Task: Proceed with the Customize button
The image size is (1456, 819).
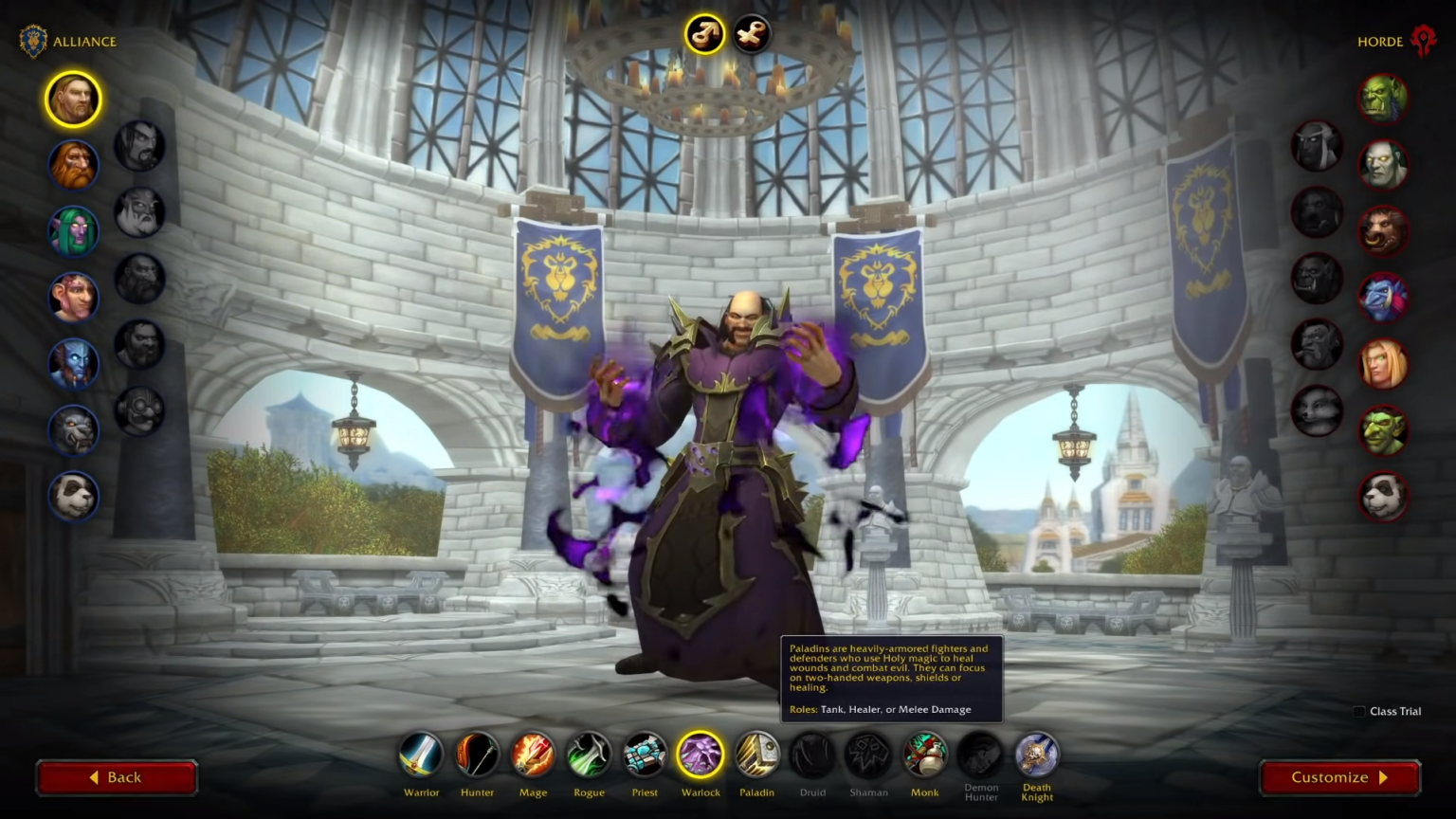Action: 1339,777
